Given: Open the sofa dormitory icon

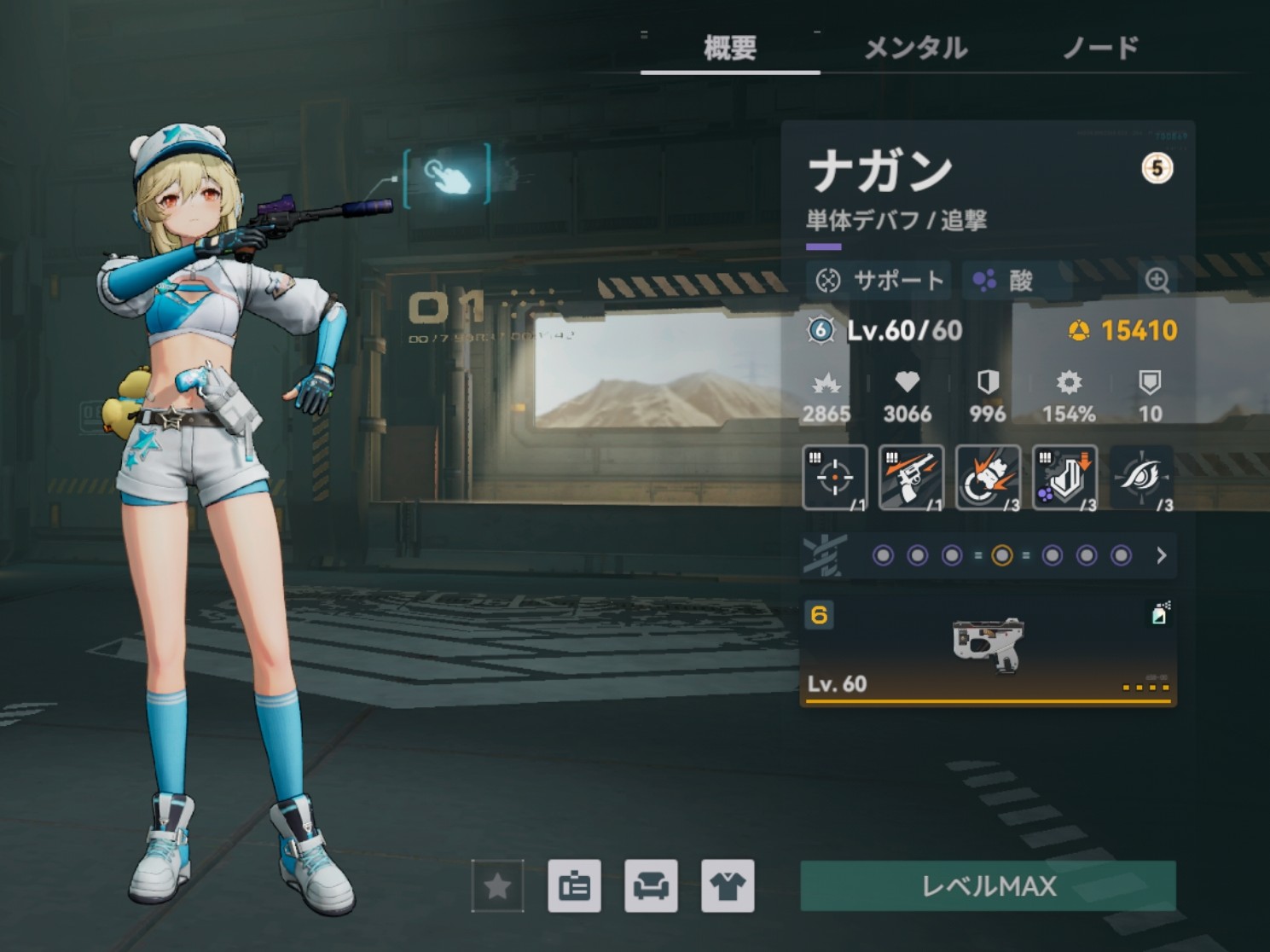Looking at the screenshot, I should click(651, 886).
